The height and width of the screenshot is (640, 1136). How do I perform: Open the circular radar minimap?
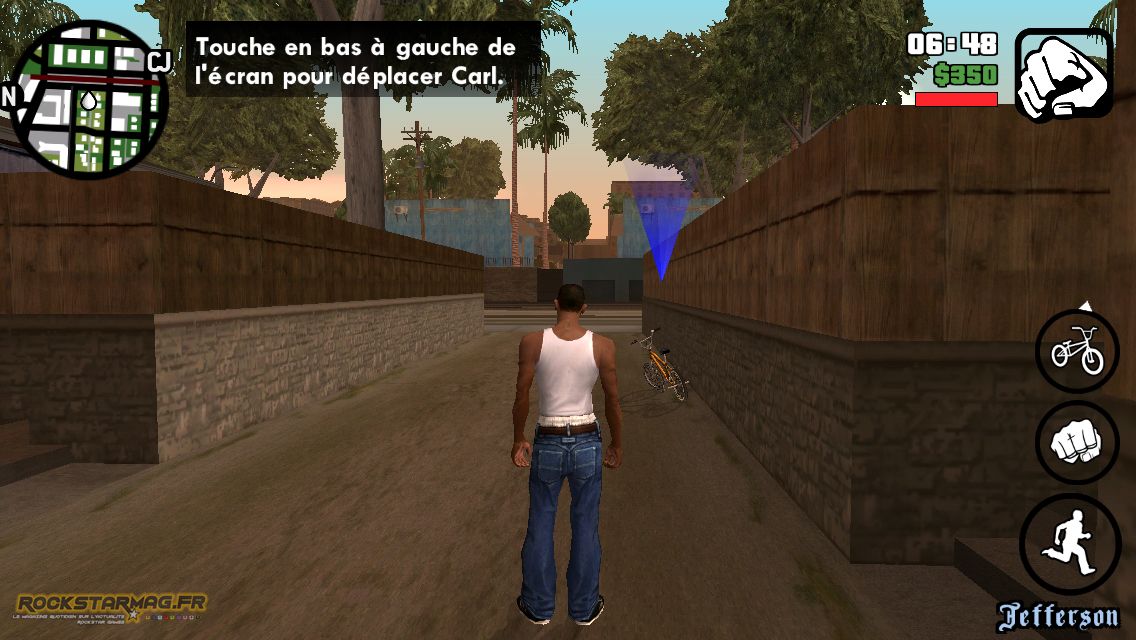tap(87, 98)
